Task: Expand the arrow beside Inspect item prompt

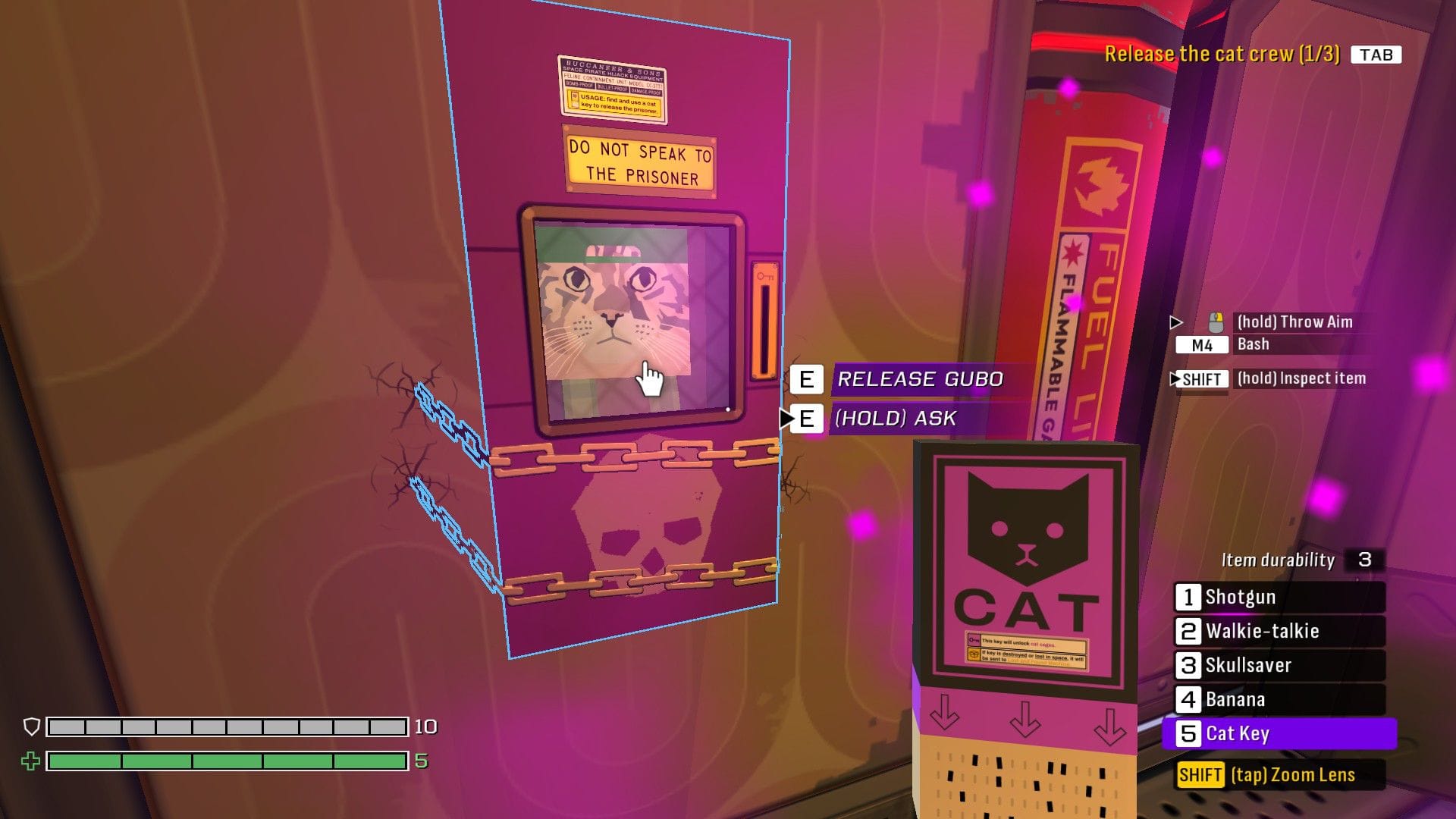Action: coord(1175,378)
